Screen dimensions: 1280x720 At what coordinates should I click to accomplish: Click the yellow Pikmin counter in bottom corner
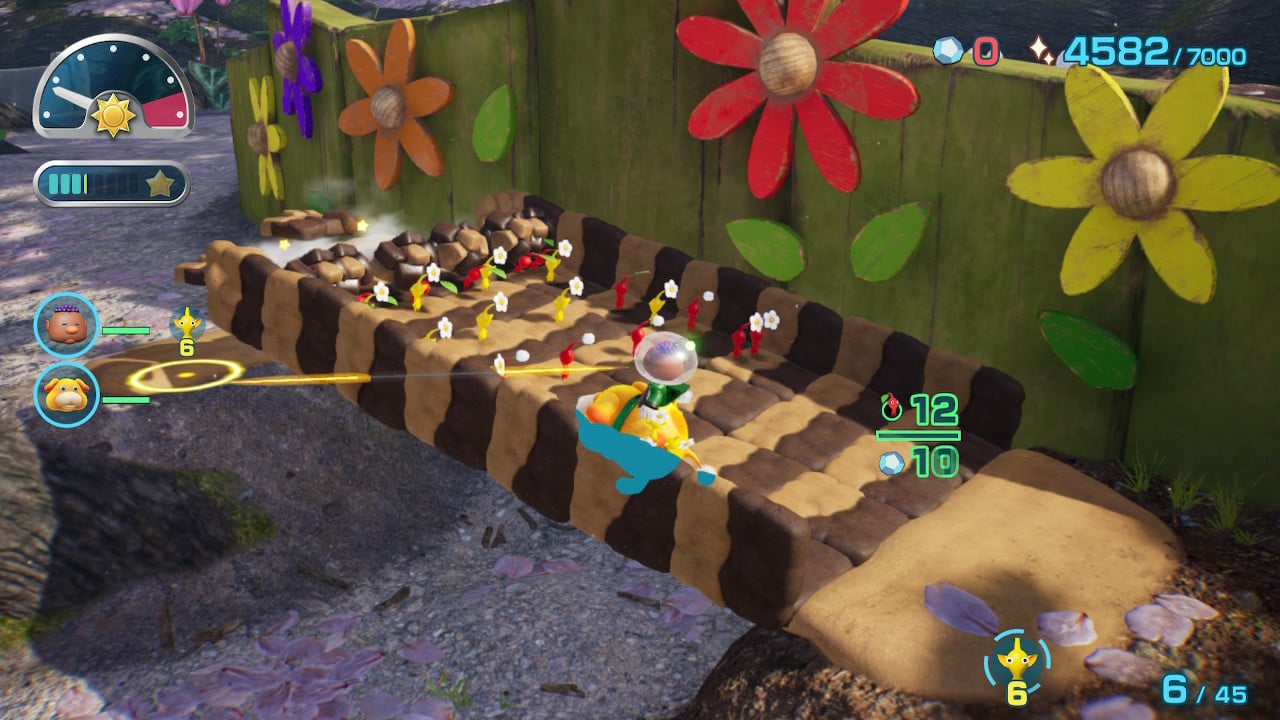[1018, 662]
